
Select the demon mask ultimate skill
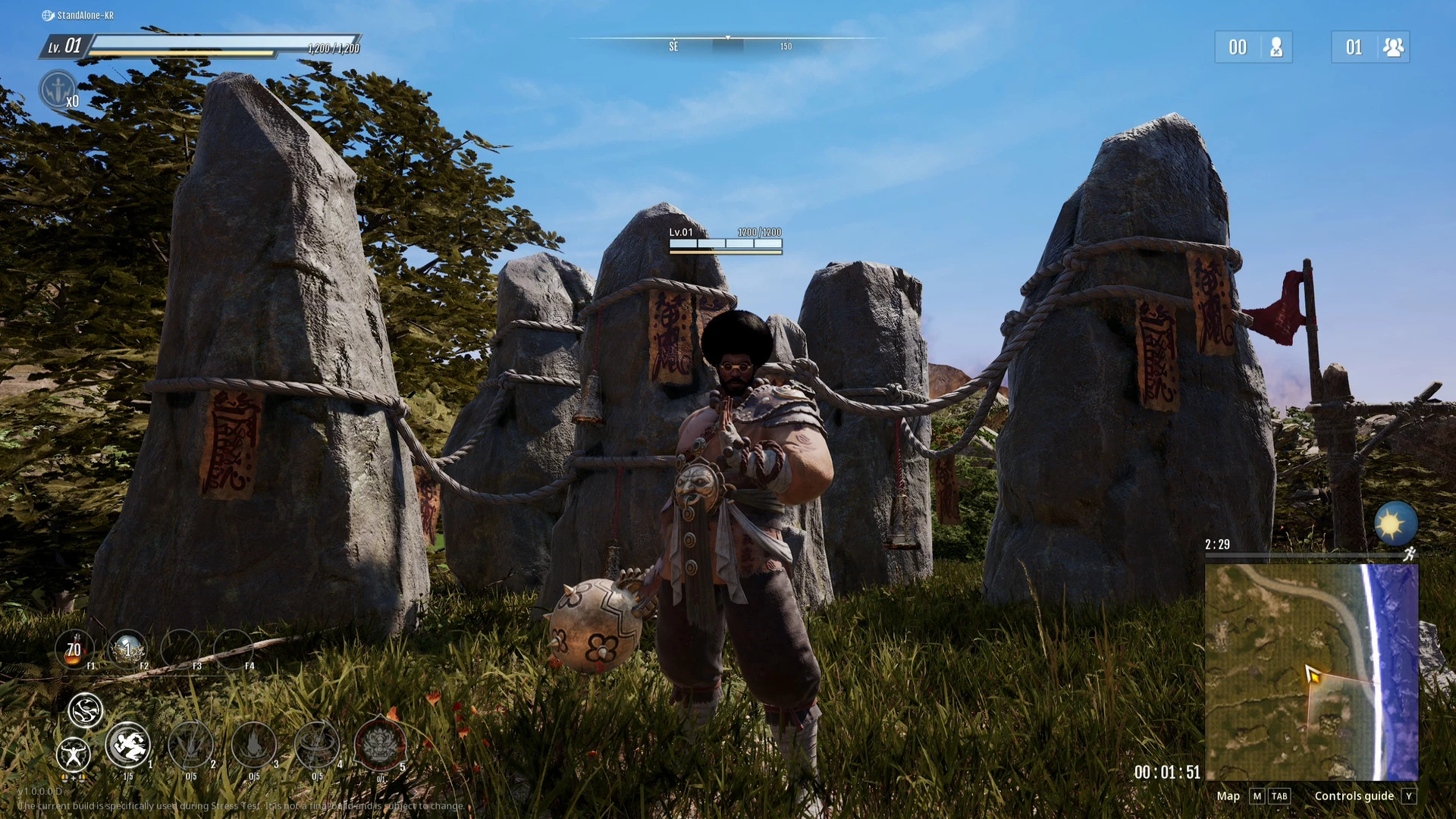pyautogui.click(x=379, y=745)
